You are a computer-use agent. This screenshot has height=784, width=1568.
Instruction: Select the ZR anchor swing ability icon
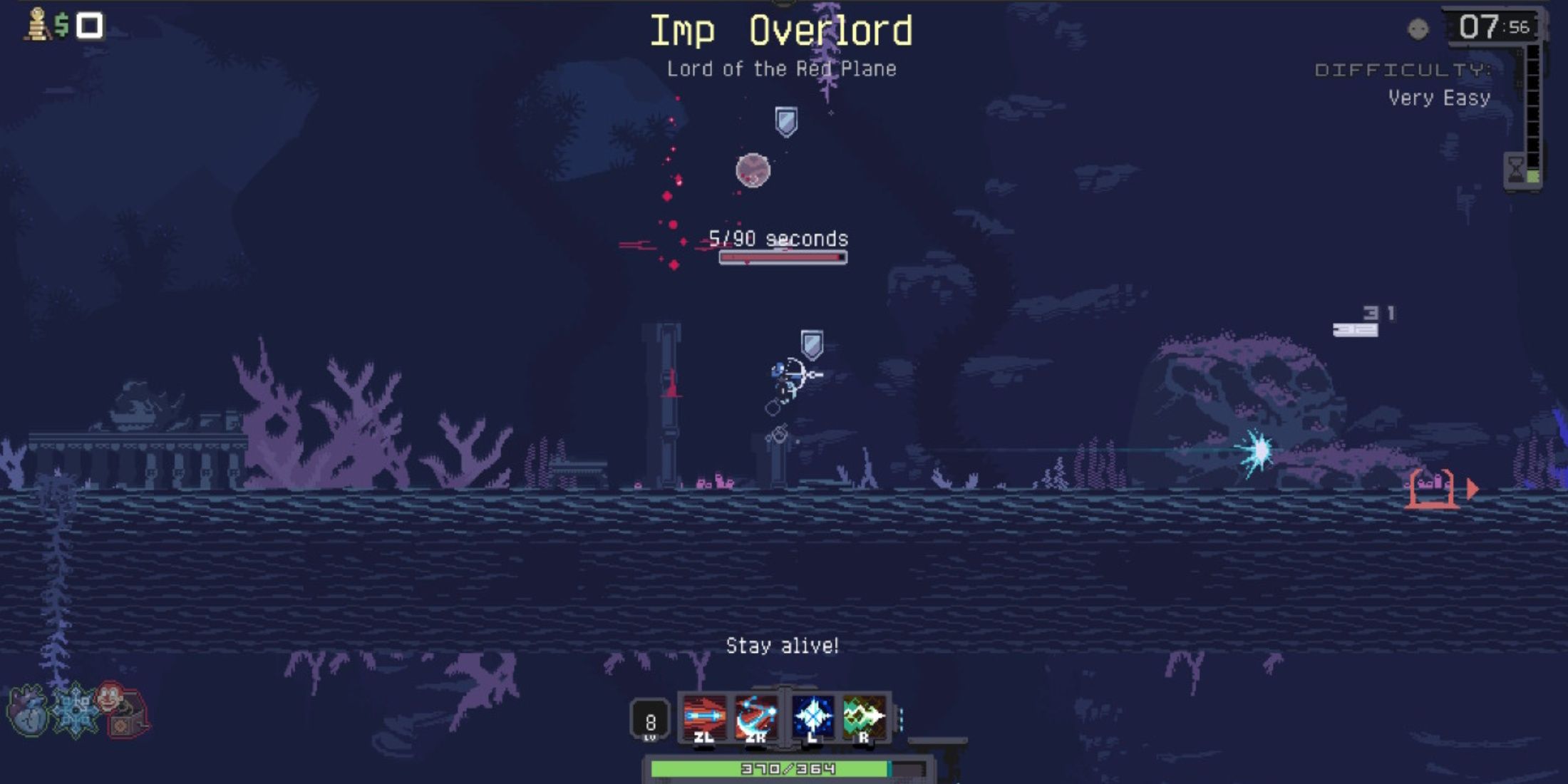point(756,714)
